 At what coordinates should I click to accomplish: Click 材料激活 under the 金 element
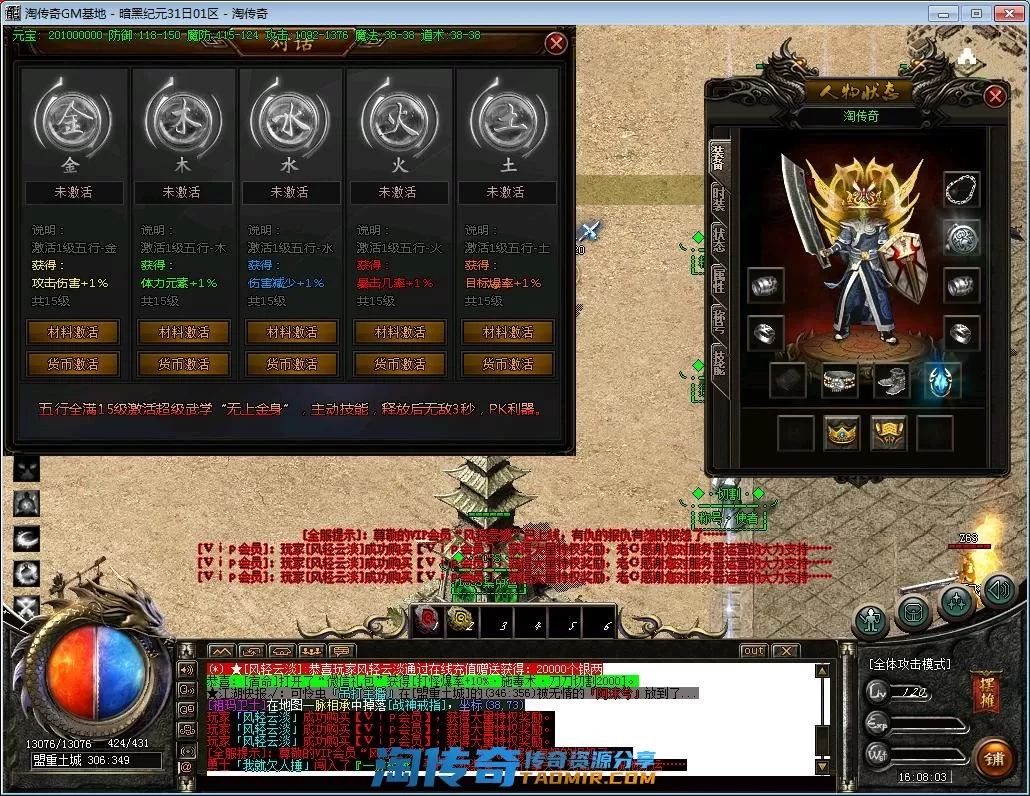click(x=73, y=332)
